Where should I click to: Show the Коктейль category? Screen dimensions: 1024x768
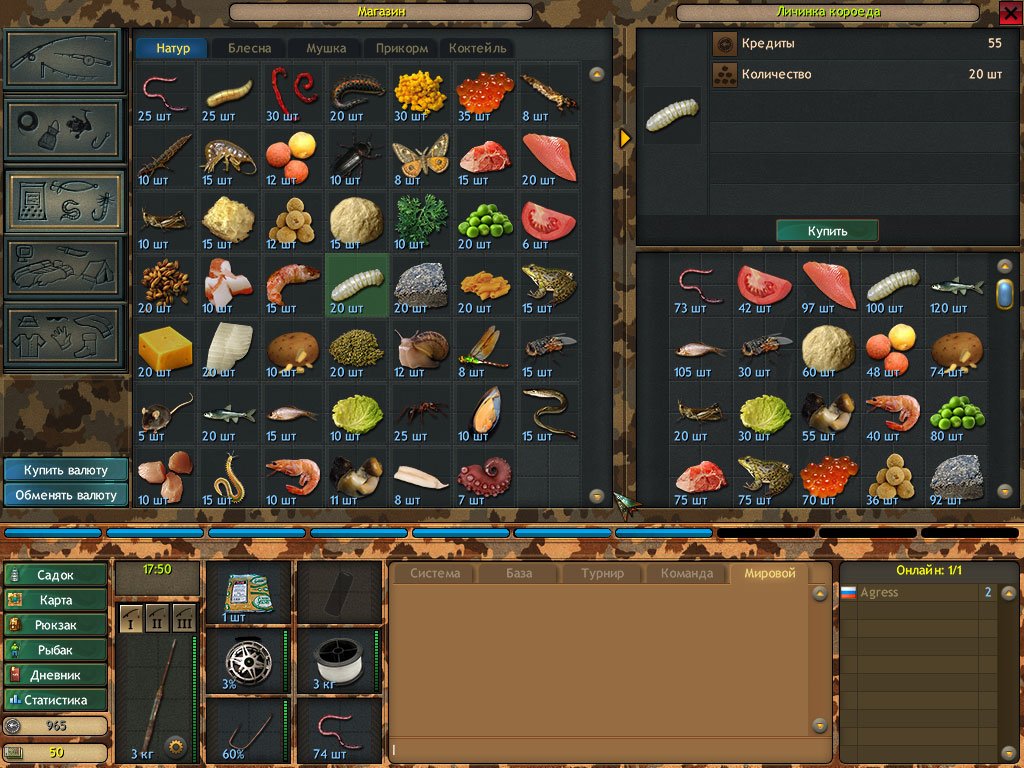click(478, 48)
